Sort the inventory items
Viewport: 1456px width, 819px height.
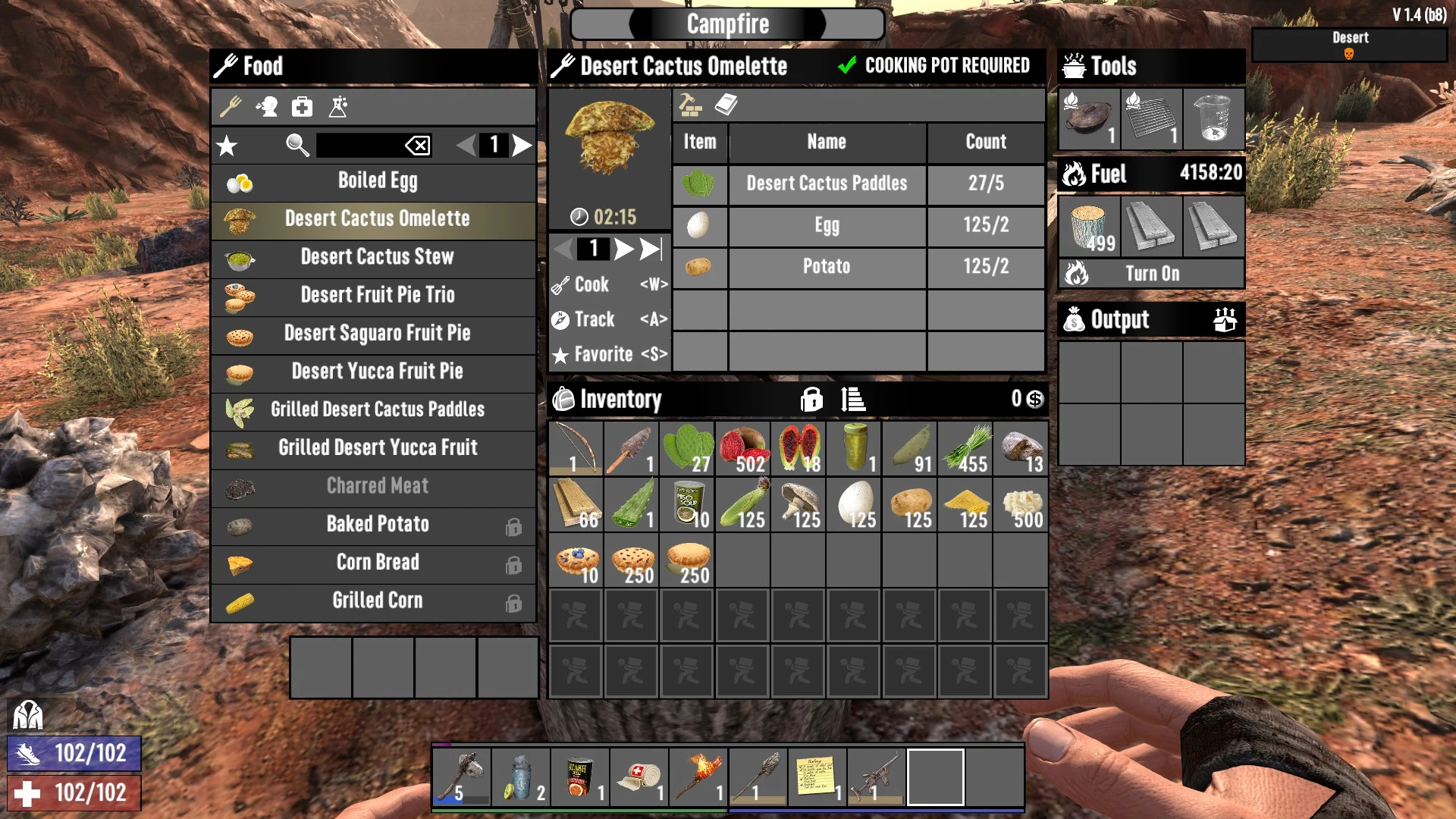point(853,399)
